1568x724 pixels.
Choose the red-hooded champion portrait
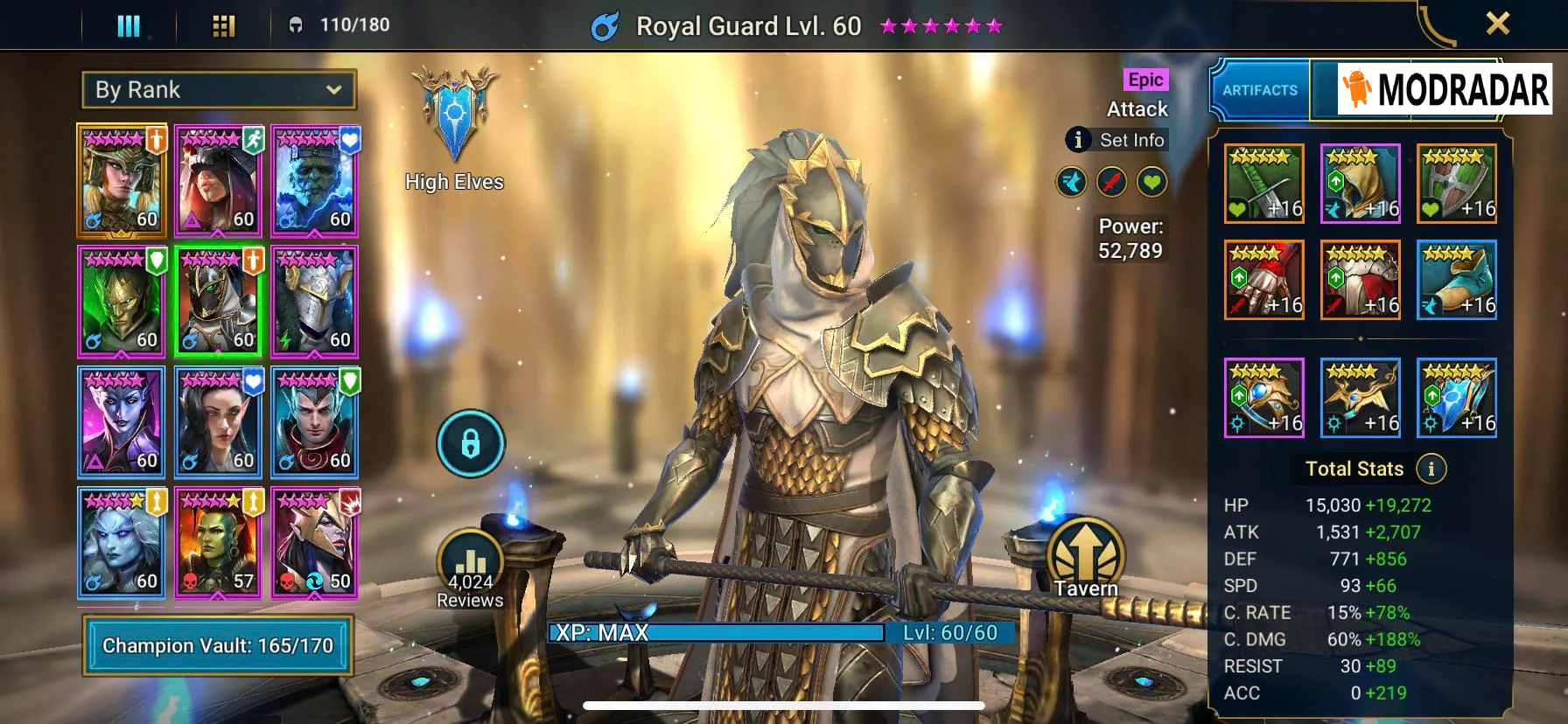[219, 181]
